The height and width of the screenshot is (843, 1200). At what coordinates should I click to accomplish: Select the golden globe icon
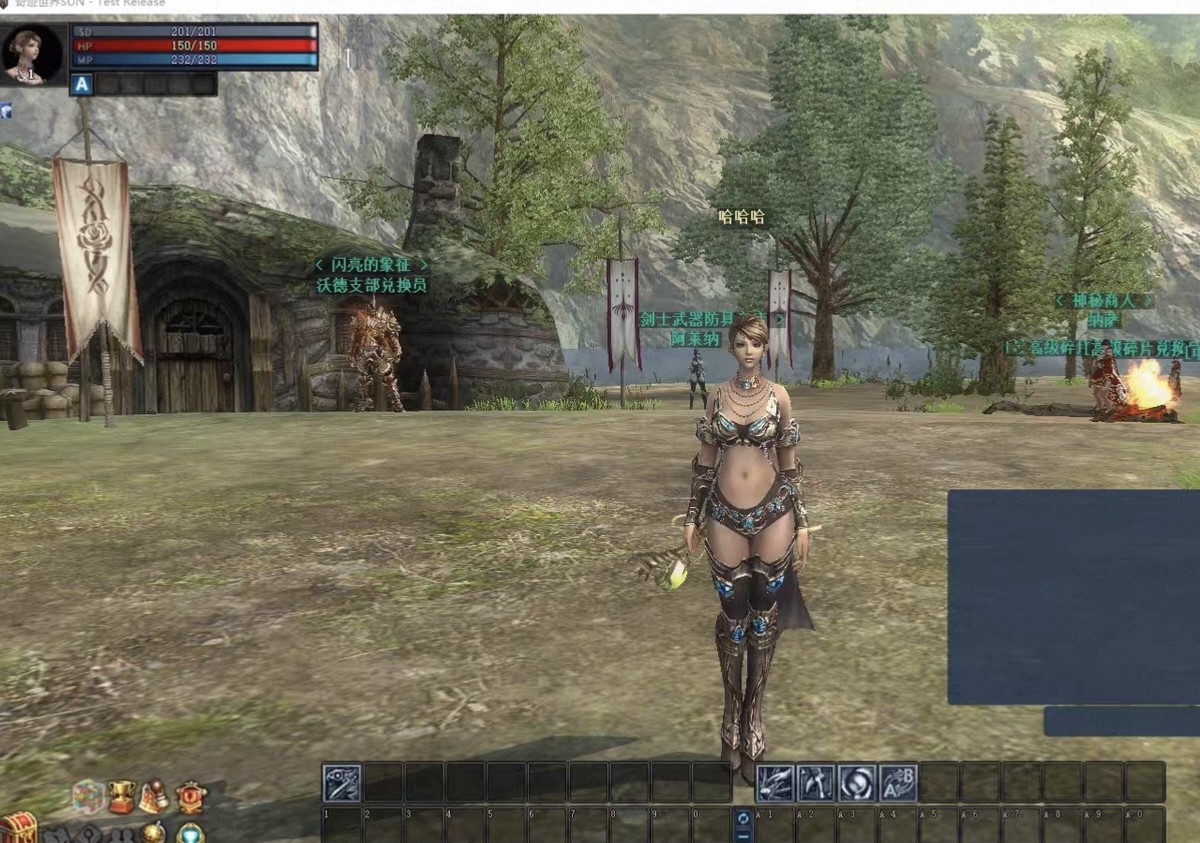(x=153, y=832)
